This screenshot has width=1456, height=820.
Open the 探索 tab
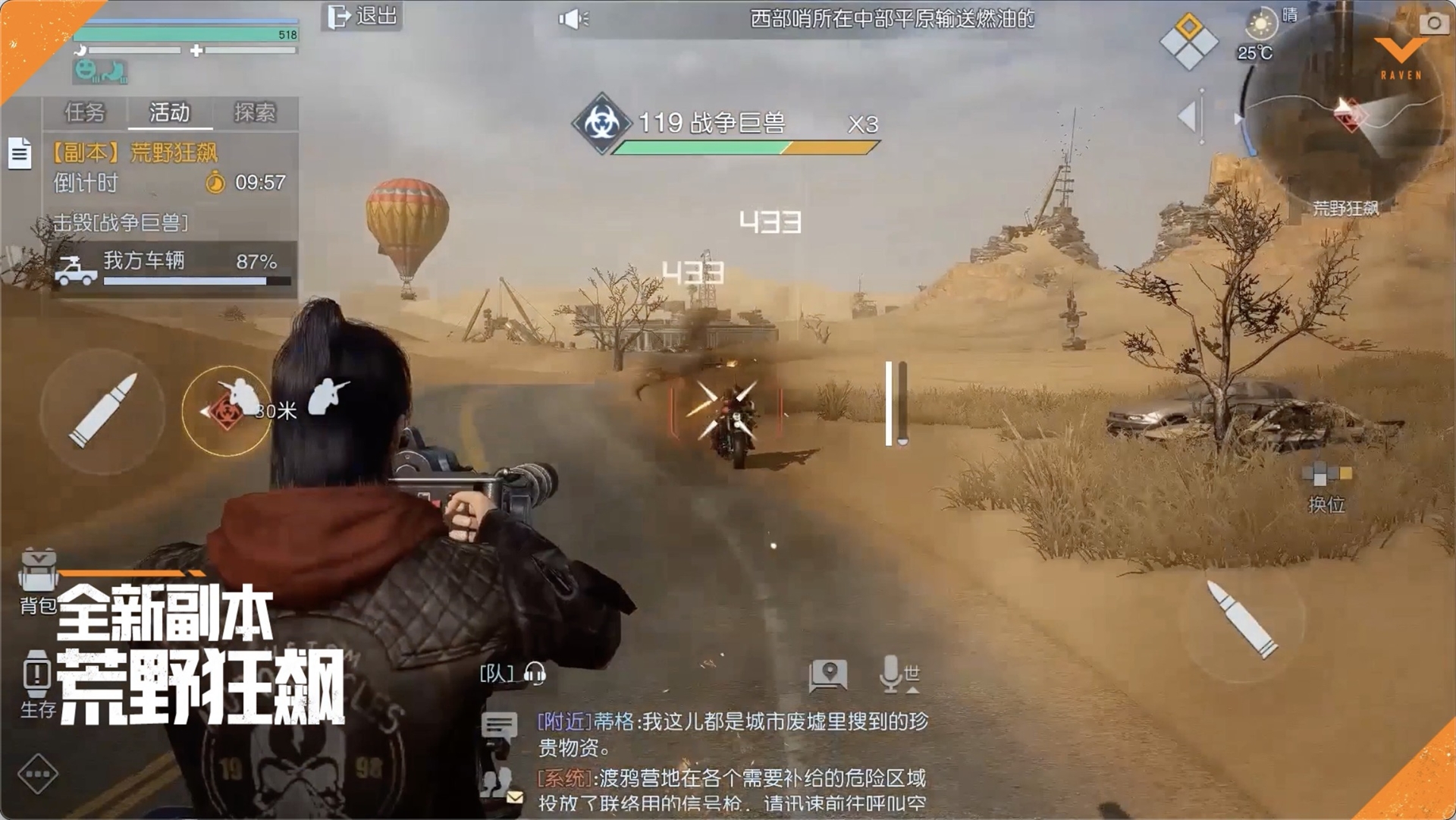click(255, 113)
